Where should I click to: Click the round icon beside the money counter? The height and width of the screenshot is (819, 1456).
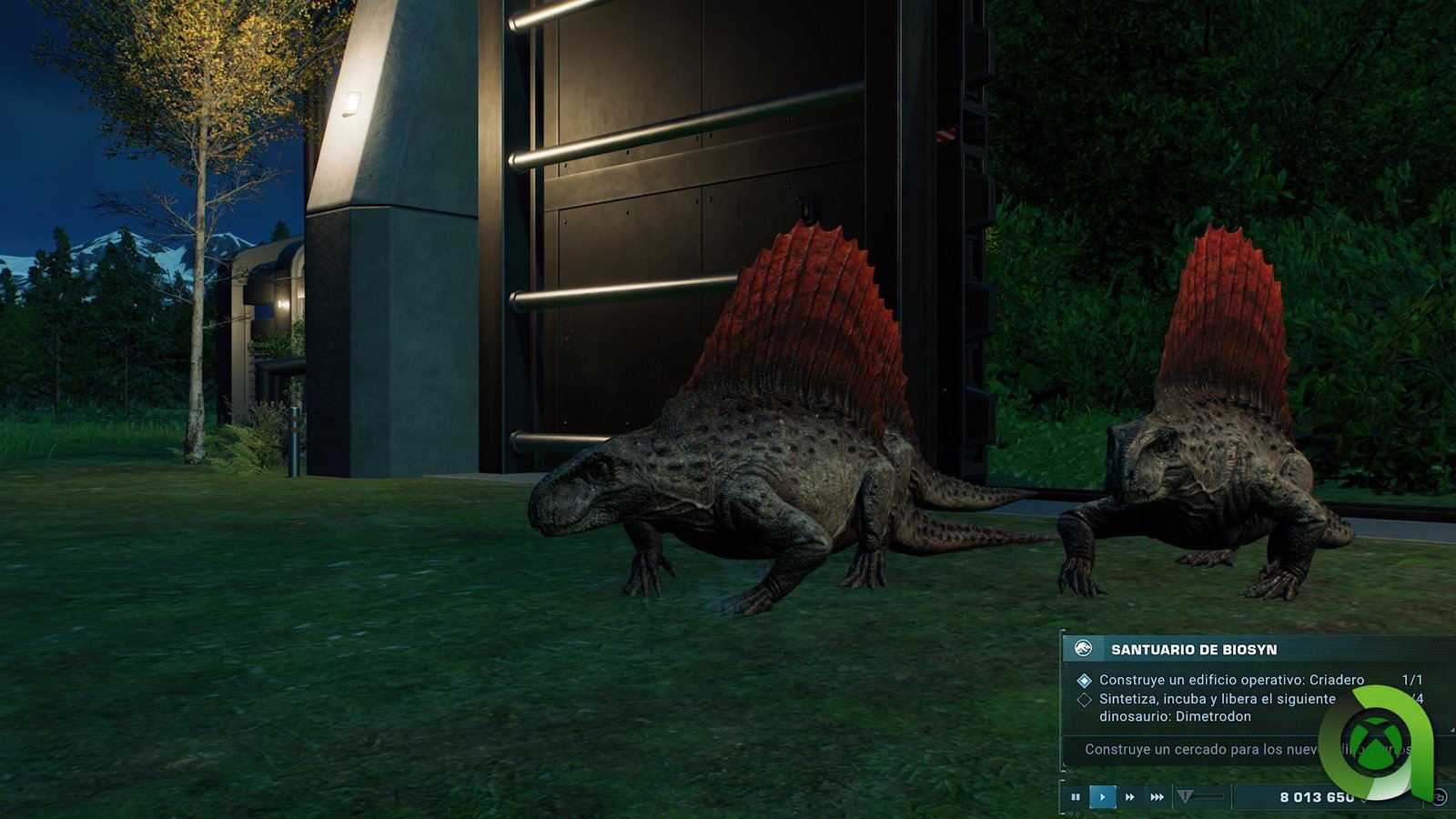(x=1440, y=797)
